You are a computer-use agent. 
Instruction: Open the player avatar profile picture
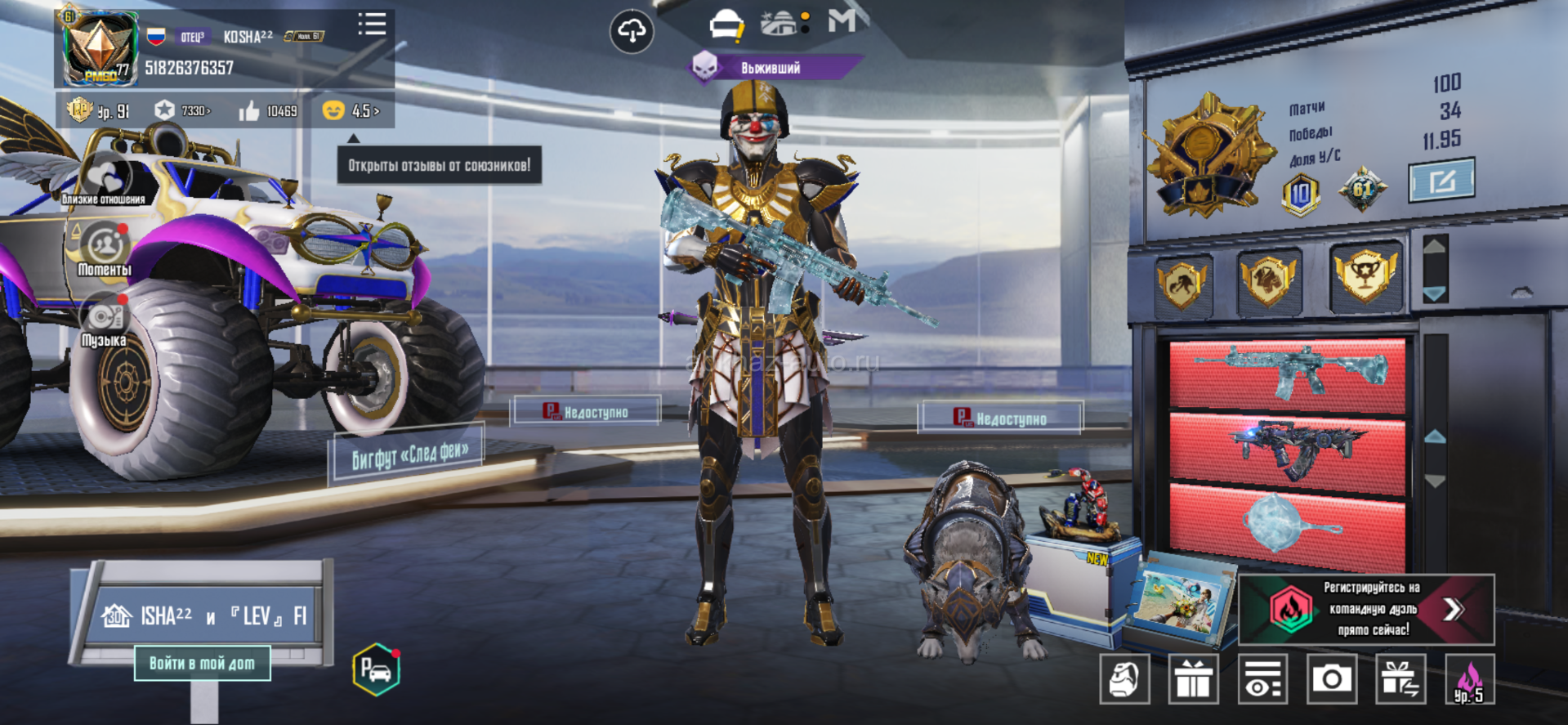coord(100,48)
